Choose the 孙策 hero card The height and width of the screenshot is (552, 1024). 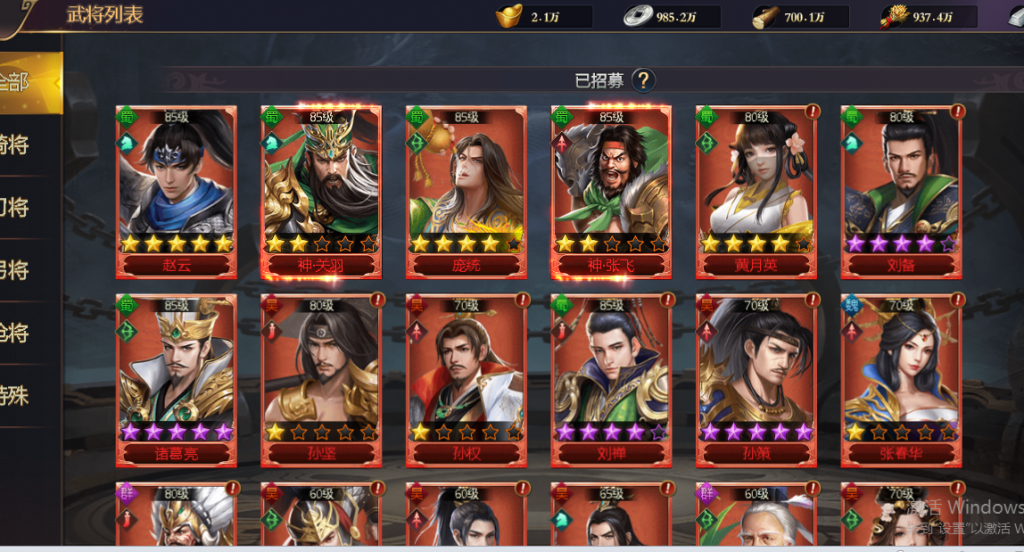point(756,379)
